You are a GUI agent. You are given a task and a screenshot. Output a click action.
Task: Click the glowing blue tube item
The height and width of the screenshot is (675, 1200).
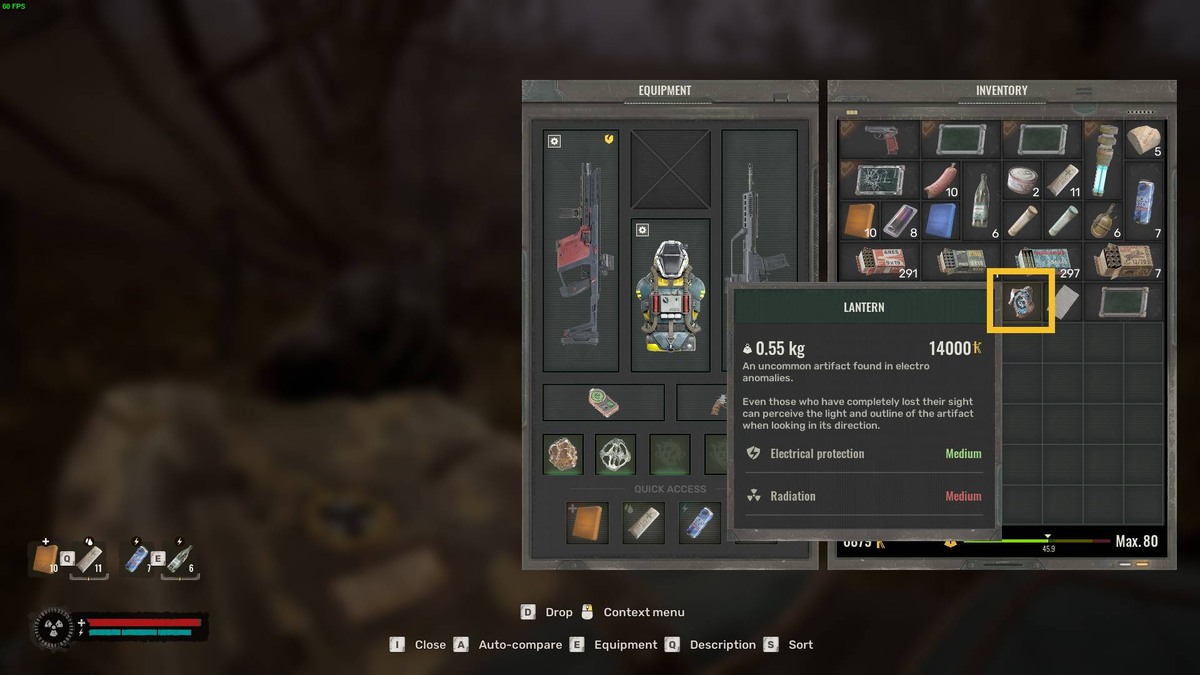coord(1103,160)
